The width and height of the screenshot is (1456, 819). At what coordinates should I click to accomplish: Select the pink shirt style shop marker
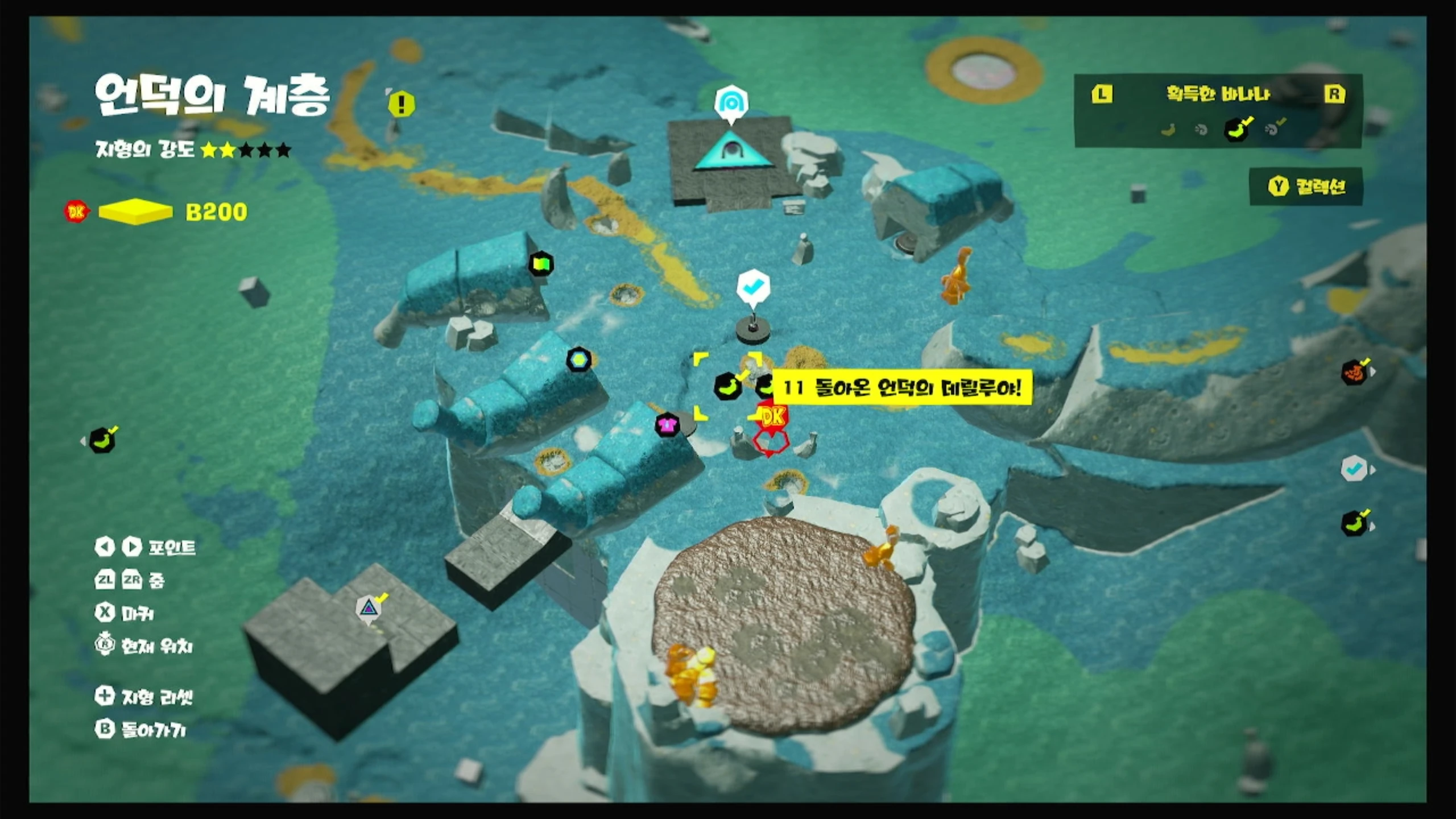[x=667, y=424]
